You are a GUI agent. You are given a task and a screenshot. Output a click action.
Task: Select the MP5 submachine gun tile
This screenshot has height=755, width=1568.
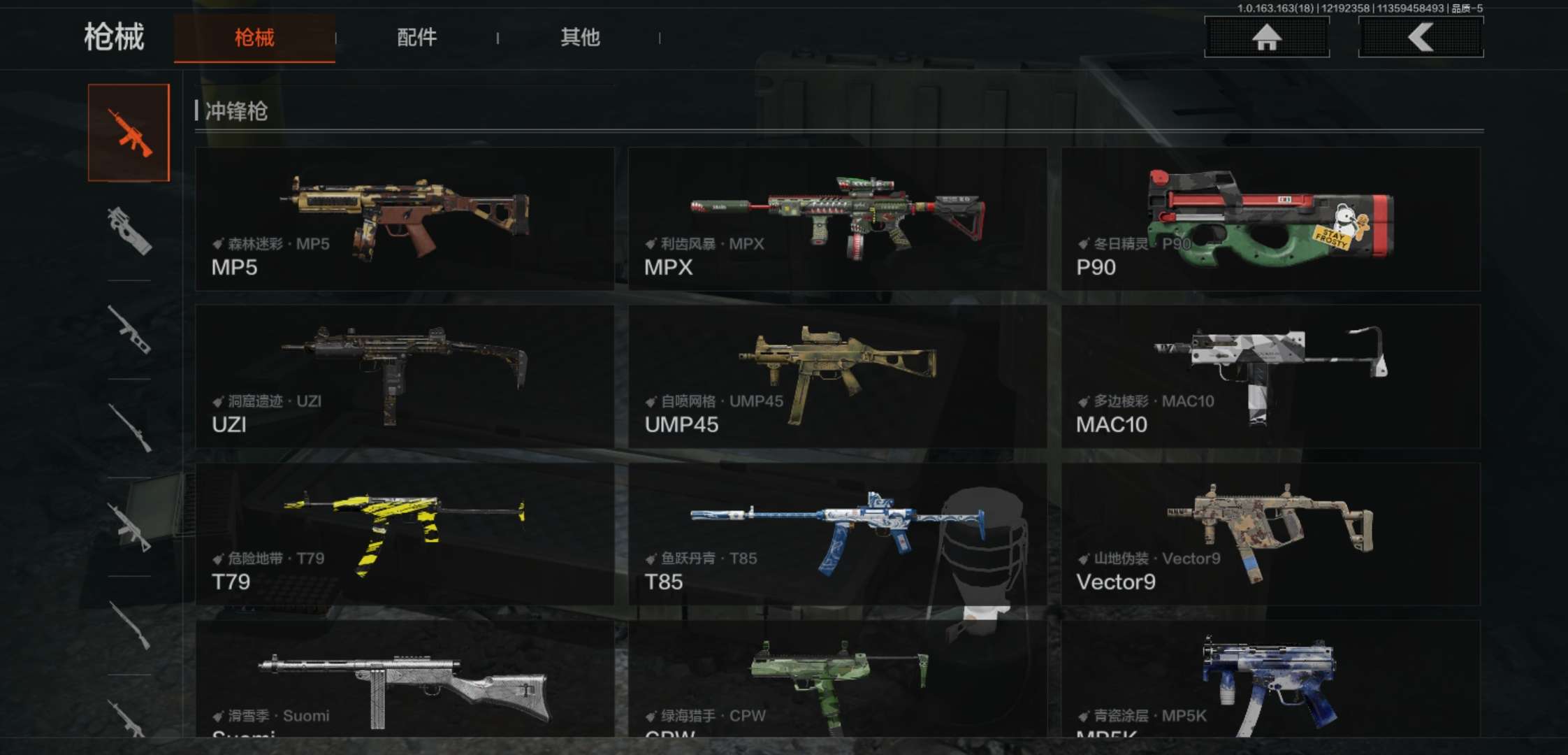click(405, 219)
